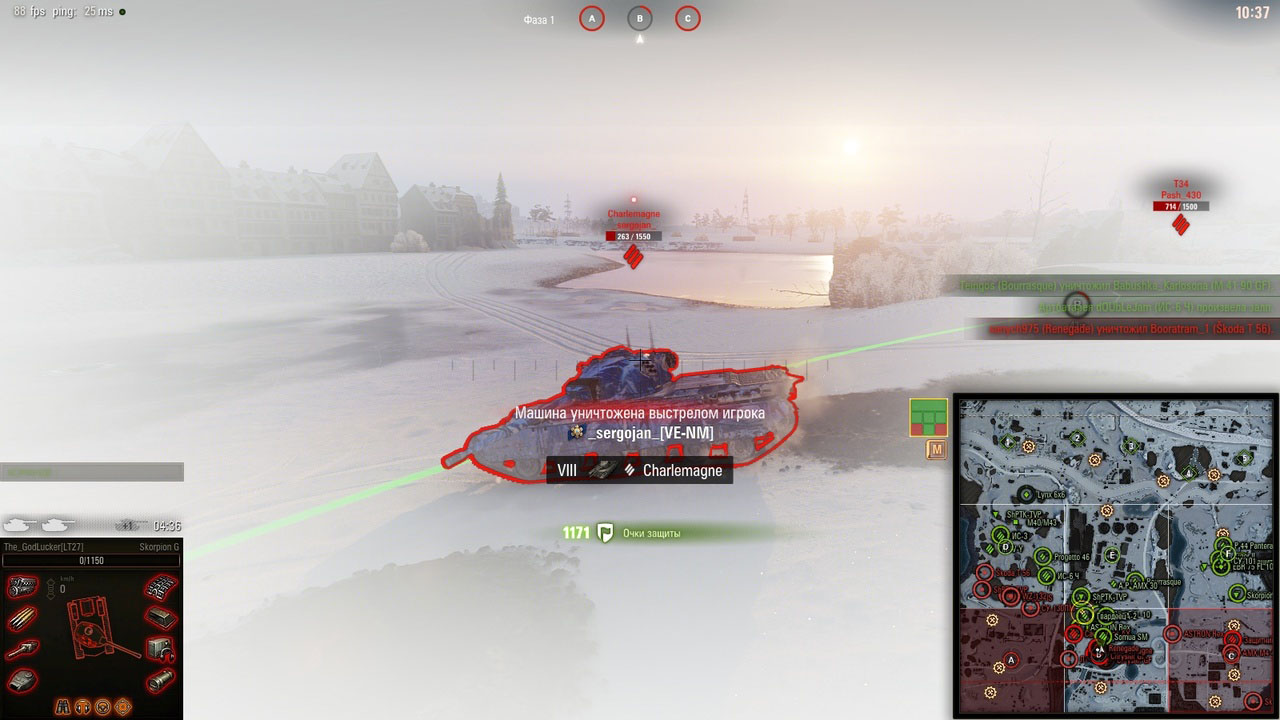Click the M button beside the minimap
Image resolution: width=1280 pixels, height=720 pixels.
pos(937,451)
